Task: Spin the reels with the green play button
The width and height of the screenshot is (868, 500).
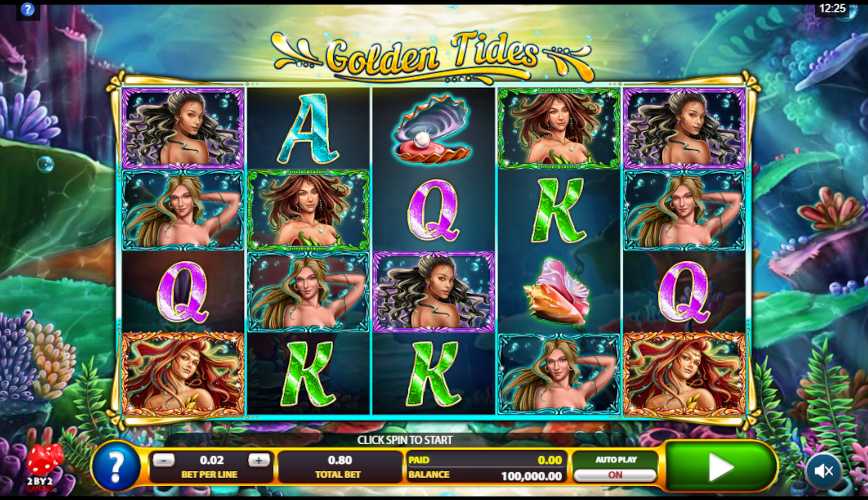Action: click(x=720, y=466)
